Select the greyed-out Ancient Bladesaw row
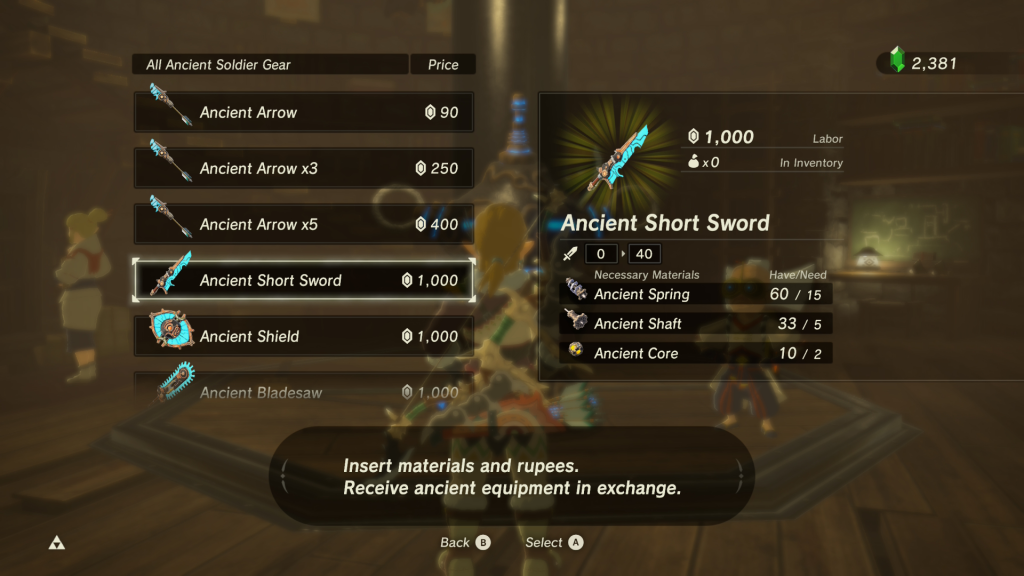Viewport: 1024px width, 576px height. click(304, 391)
